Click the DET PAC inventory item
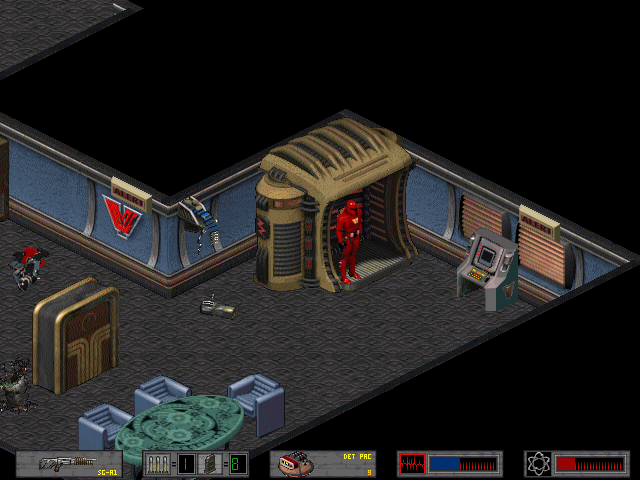This screenshot has width=640, height=480. point(325,464)
